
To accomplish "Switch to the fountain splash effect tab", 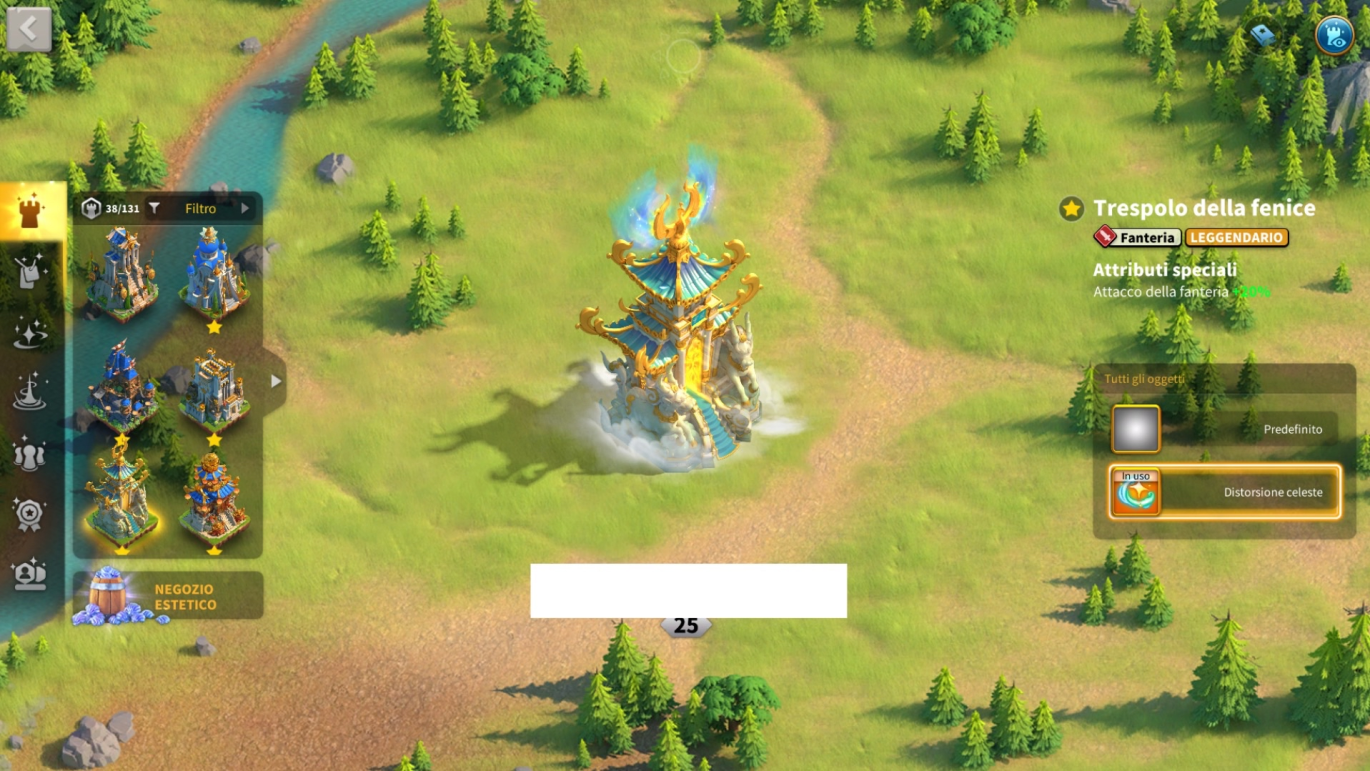I will [30, 393].
